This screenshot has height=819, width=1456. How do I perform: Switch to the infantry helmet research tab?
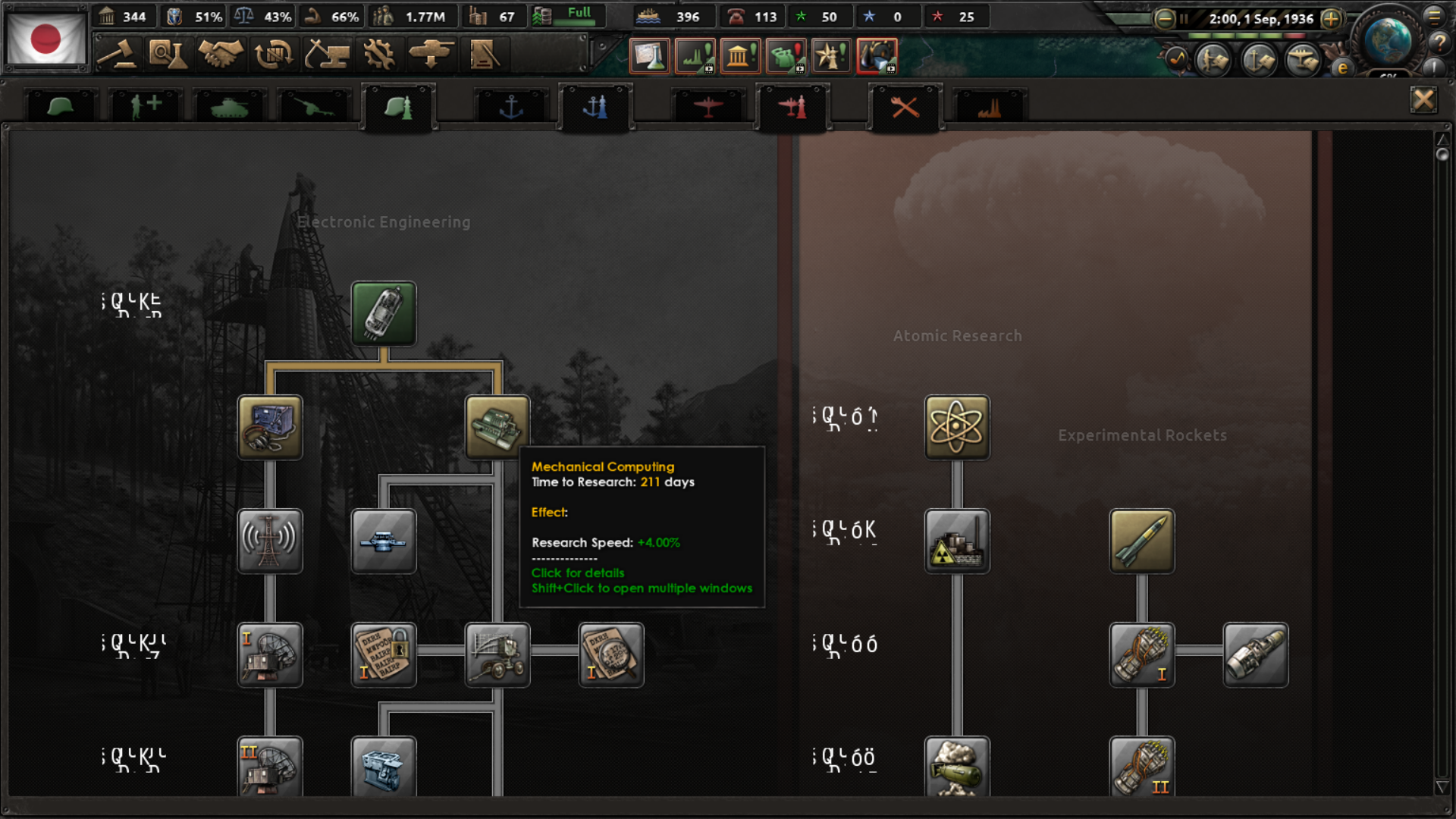coord(60,107)
